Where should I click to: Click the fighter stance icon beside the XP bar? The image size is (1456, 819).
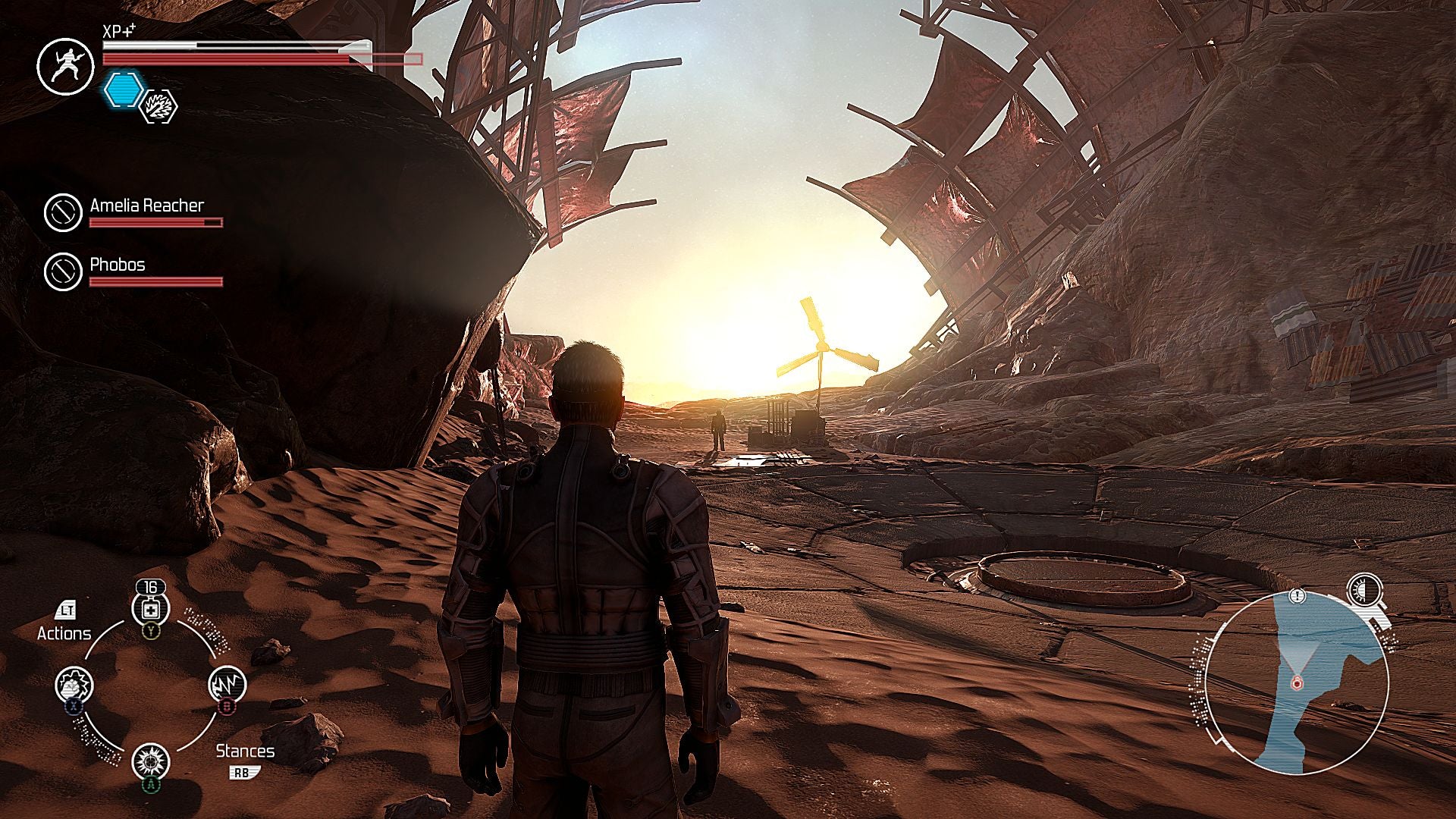[x=65, y=67]
